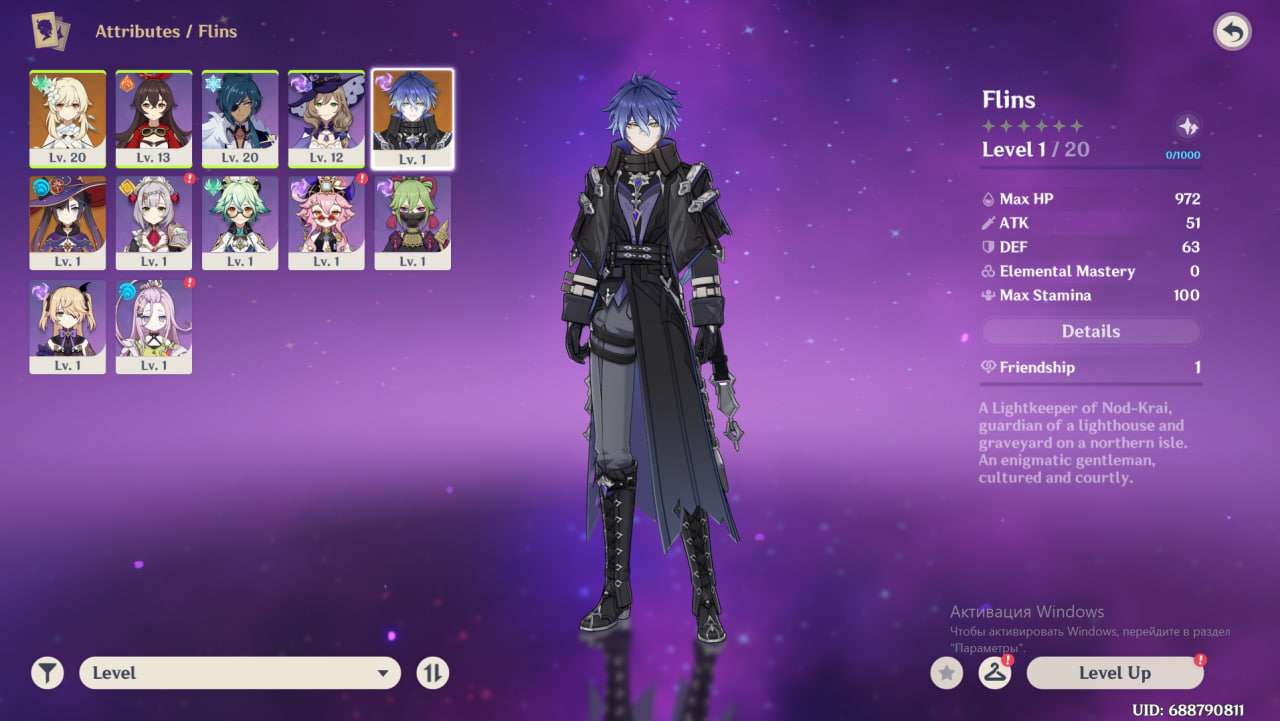1280x721 pixels.
Task: Choose Kuki Shinobu's masked portrait
Action: pyautogui.click(x=412, y=222)
